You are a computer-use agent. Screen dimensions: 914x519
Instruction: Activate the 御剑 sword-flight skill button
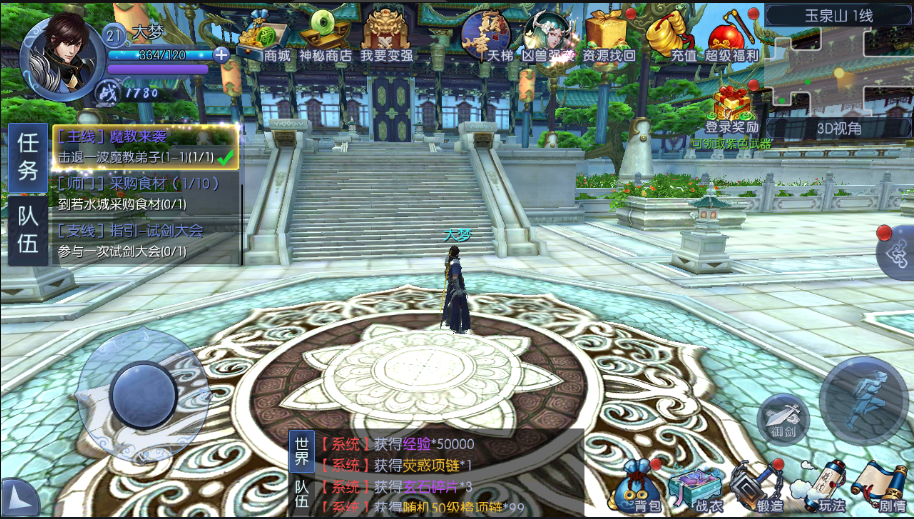pos(782,417)
